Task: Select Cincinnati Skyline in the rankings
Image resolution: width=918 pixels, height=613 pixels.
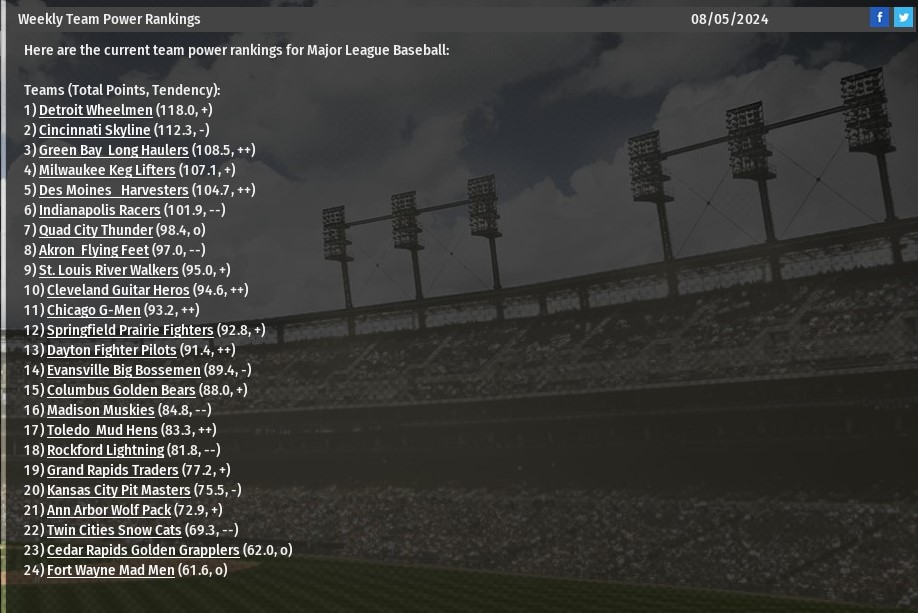Action: click(x=94, y=130)
